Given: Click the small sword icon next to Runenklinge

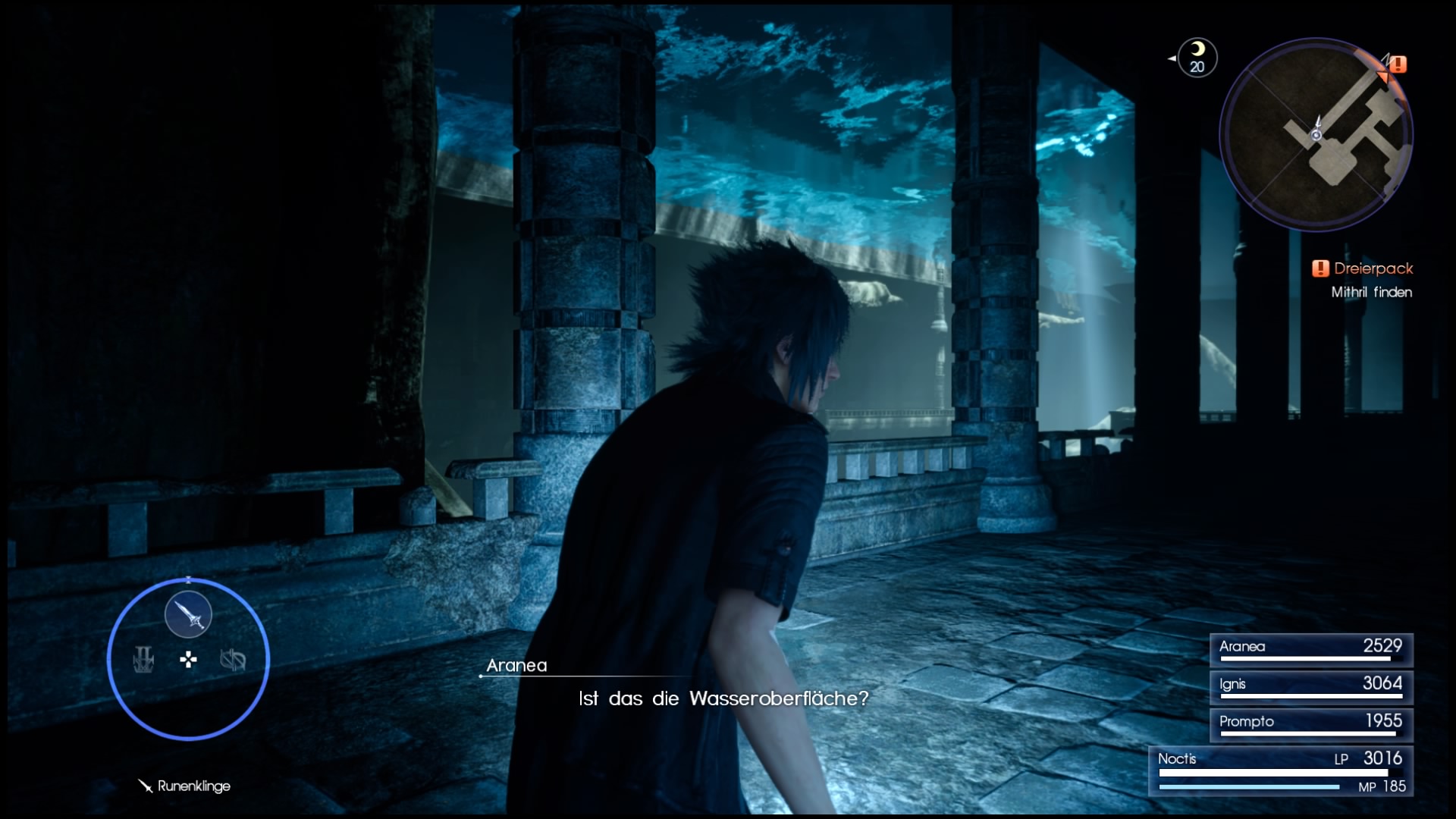Looking at the screenshot, I should tap(144, 786).
